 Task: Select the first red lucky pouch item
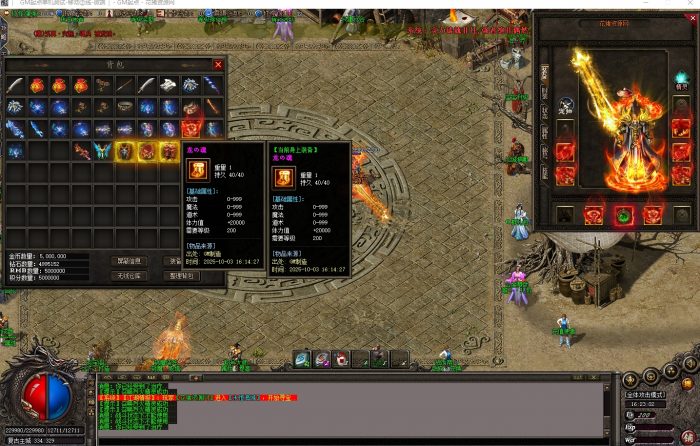[x=37, y=85]
